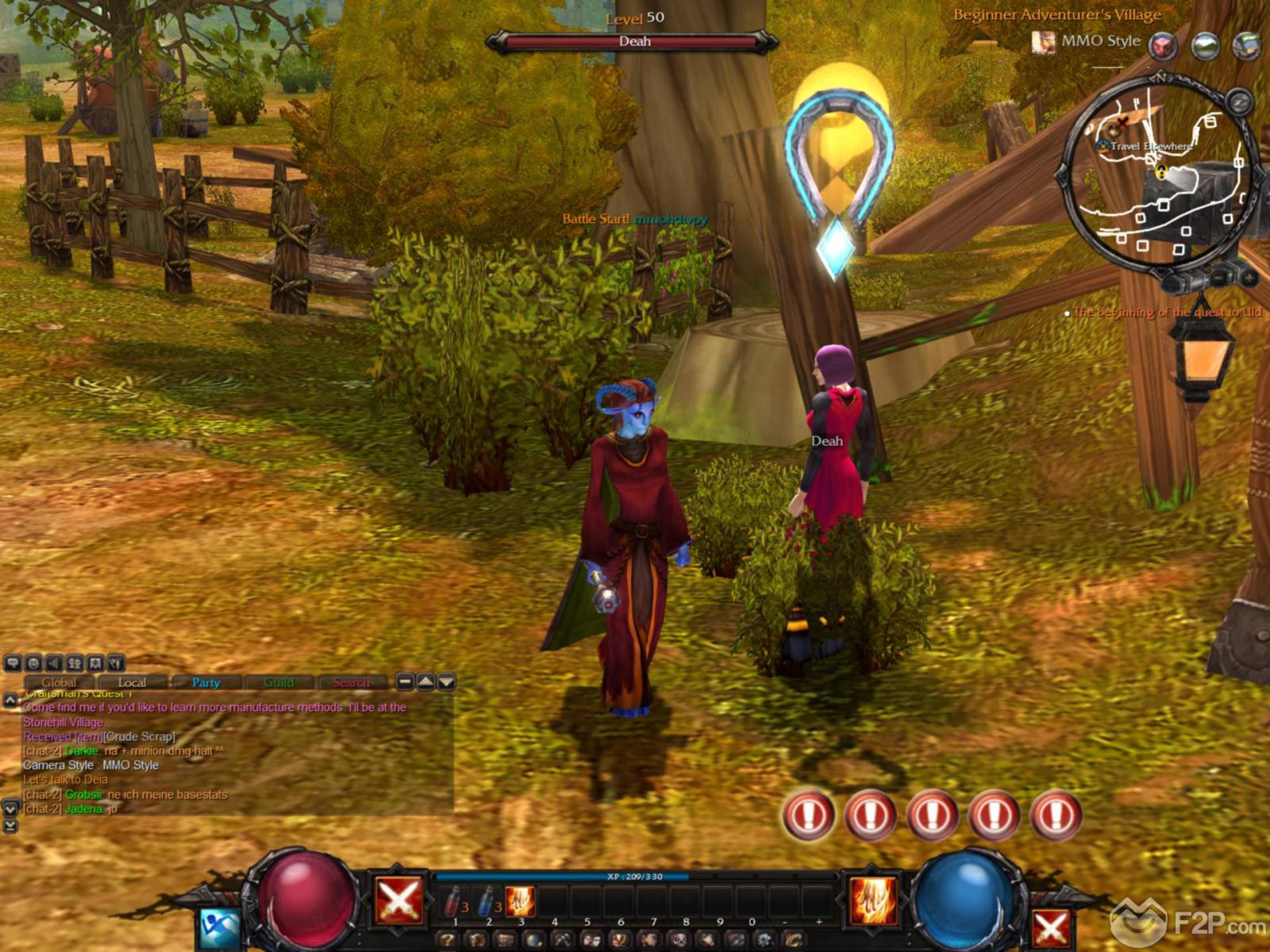The image size is (1270, 952).
Task: Open the Search chat tab
Action: coord(351,682)
